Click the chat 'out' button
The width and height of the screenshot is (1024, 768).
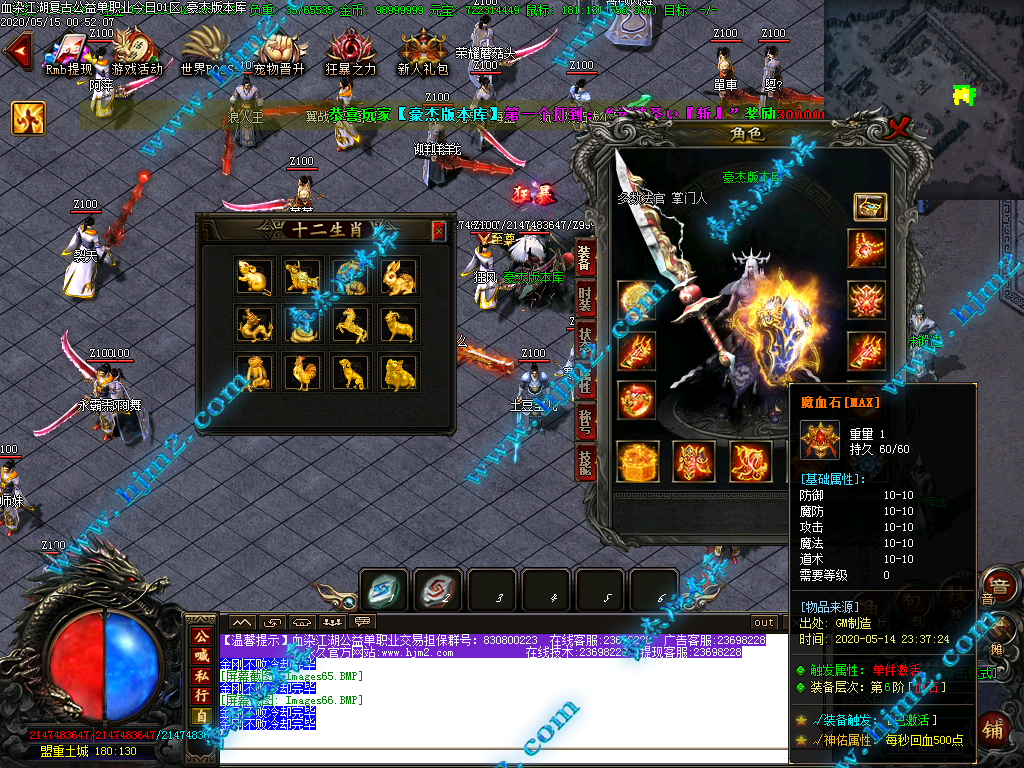(764, 622)
